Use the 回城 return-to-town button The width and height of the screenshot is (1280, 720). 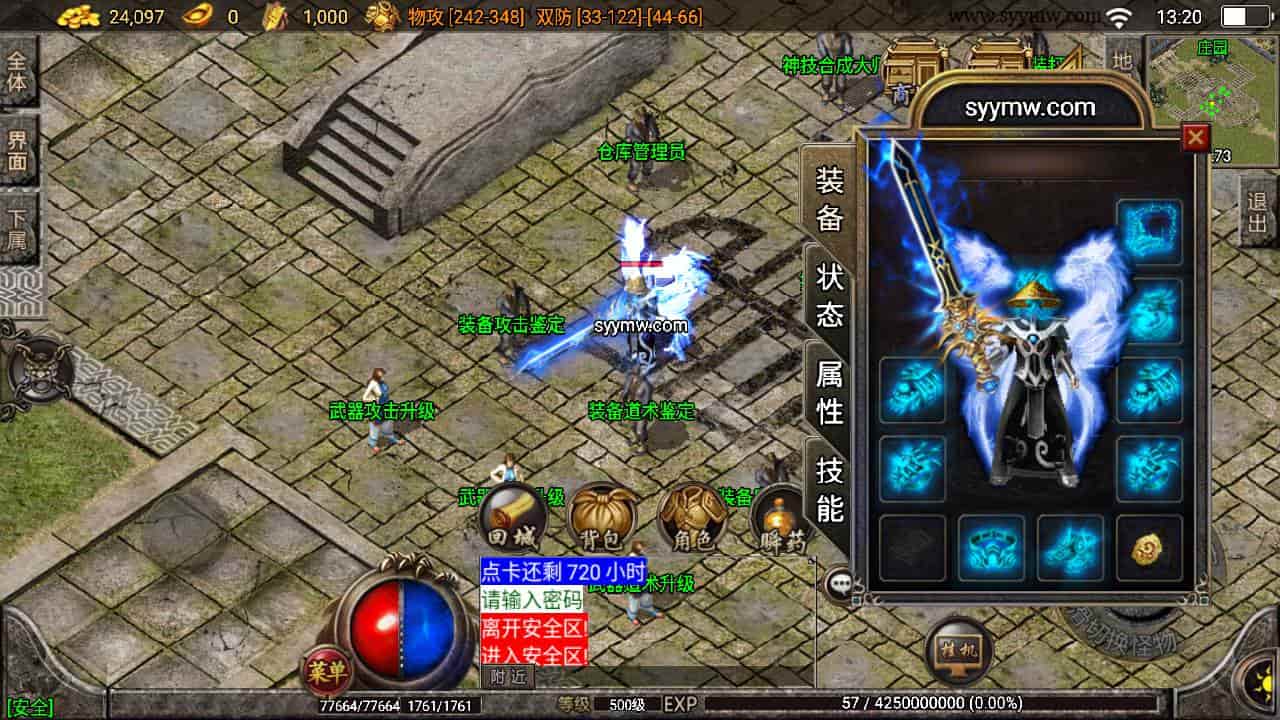[512, 518]
